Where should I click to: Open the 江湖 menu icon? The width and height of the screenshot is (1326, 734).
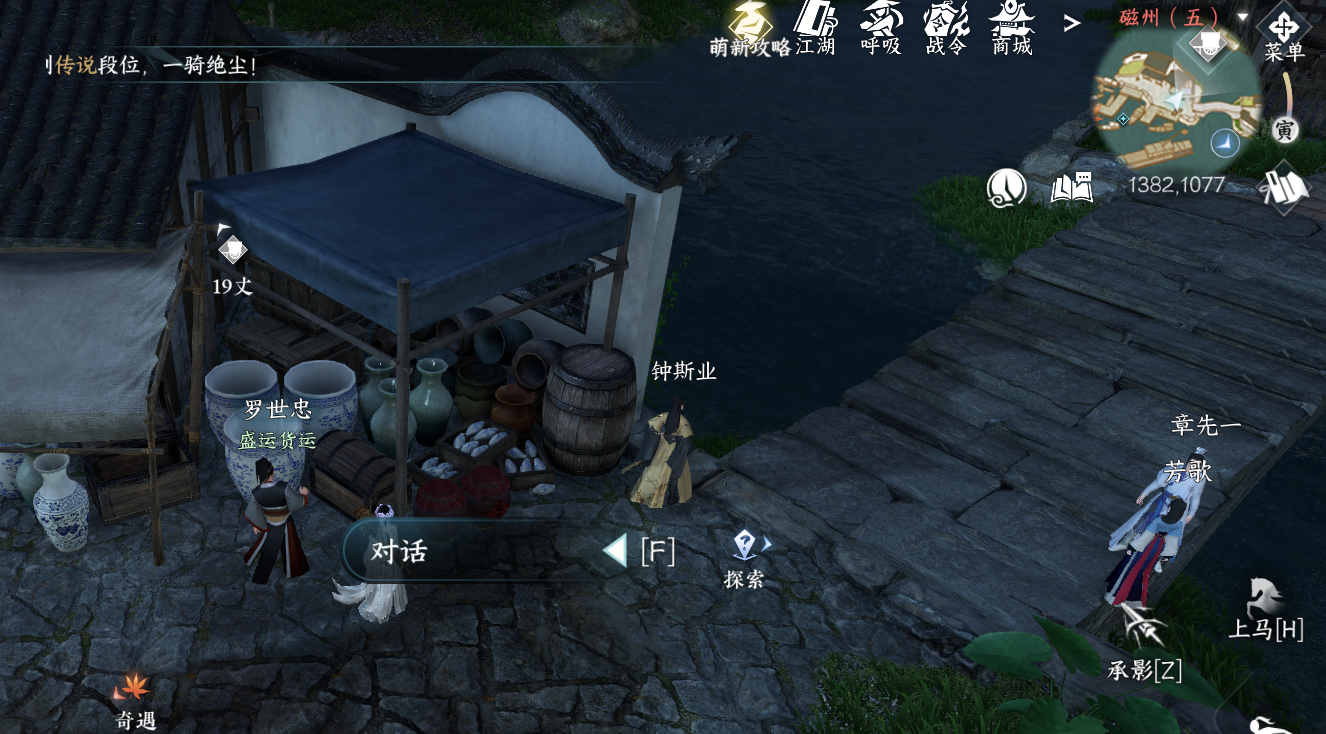coord(815,26)
